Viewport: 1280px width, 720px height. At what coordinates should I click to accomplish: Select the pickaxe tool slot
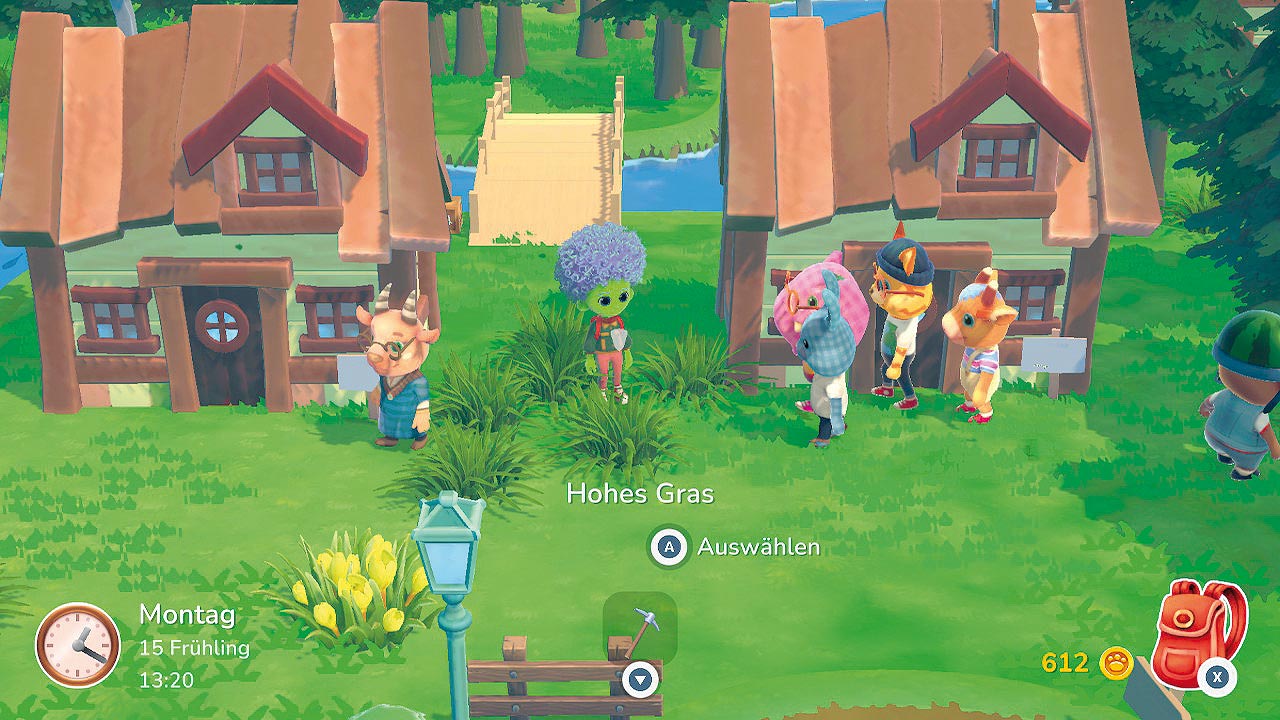click(639, 629)
